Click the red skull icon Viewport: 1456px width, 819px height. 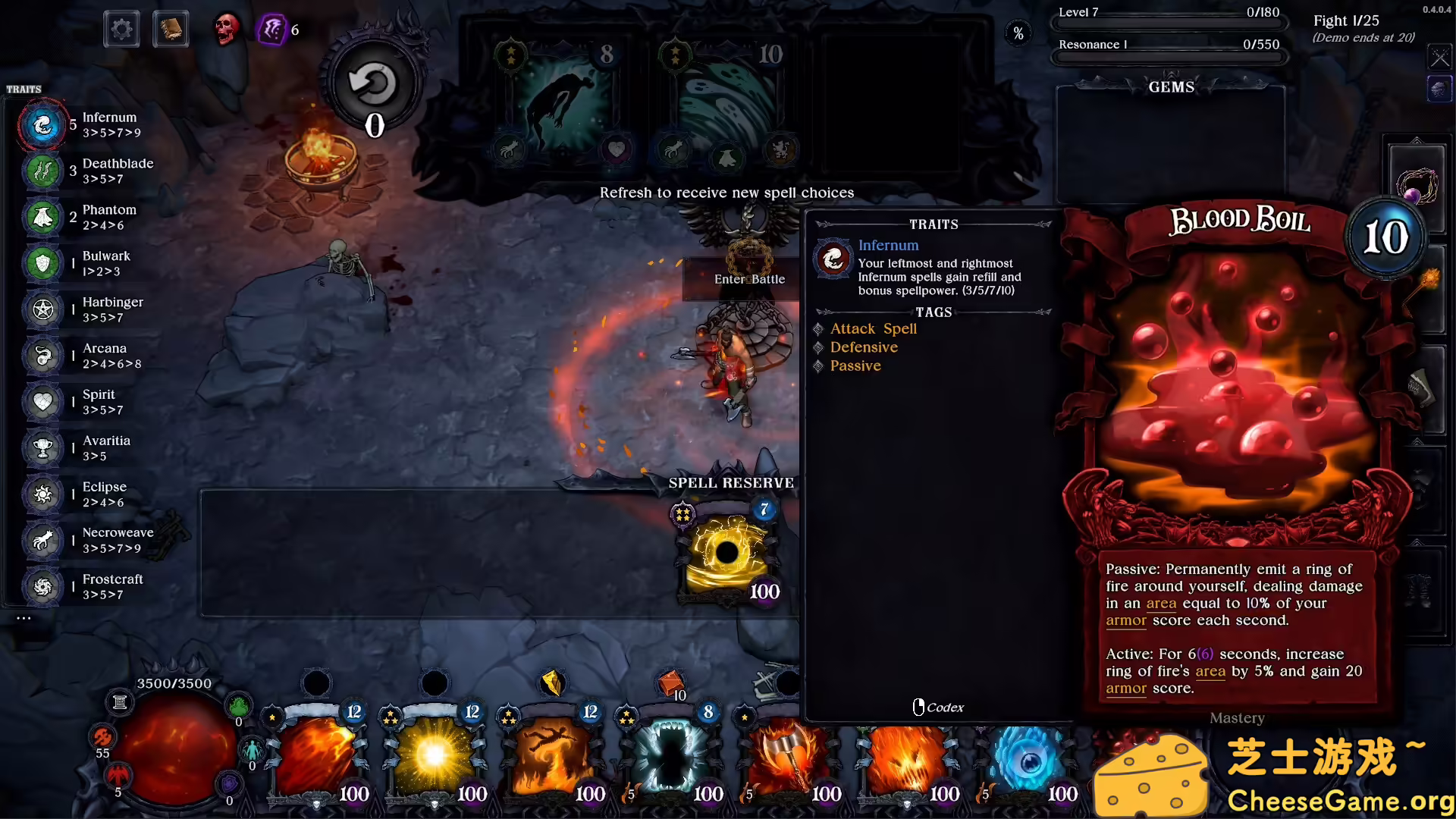click(x=226, y=30)
